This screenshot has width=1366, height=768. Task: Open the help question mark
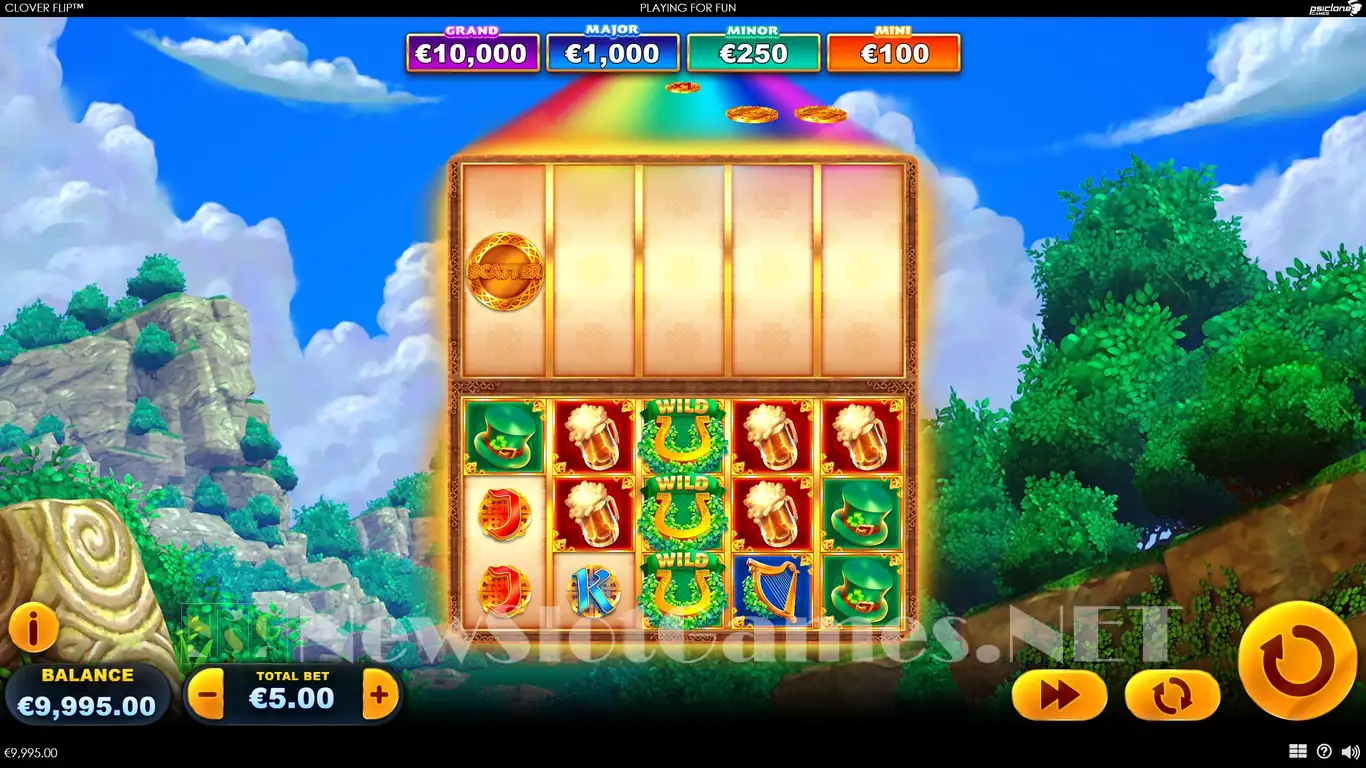click(1324, 752)
